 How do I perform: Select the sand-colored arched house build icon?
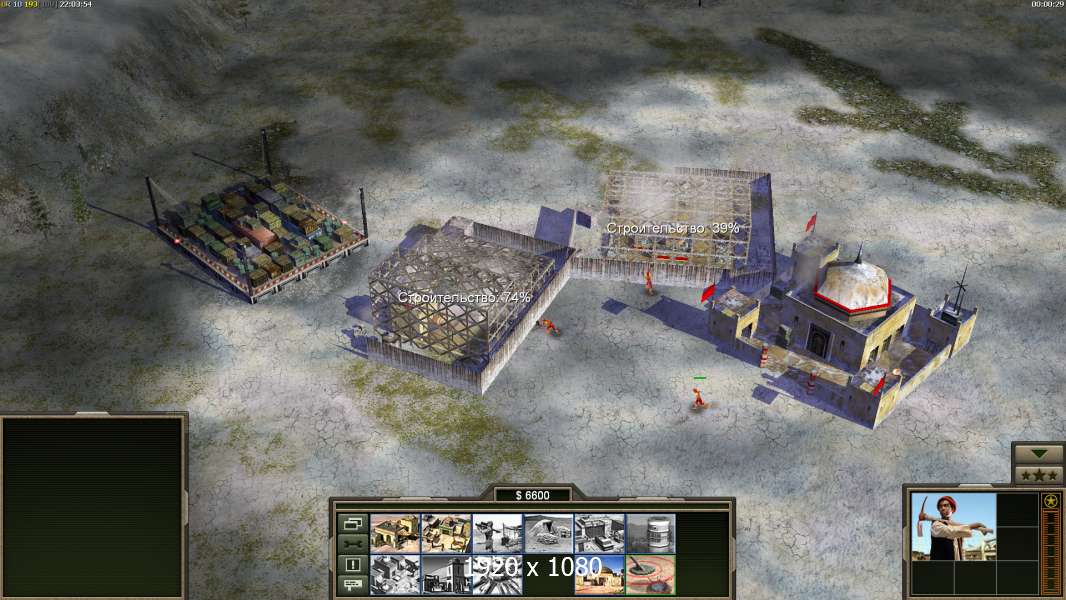point(395,533)
